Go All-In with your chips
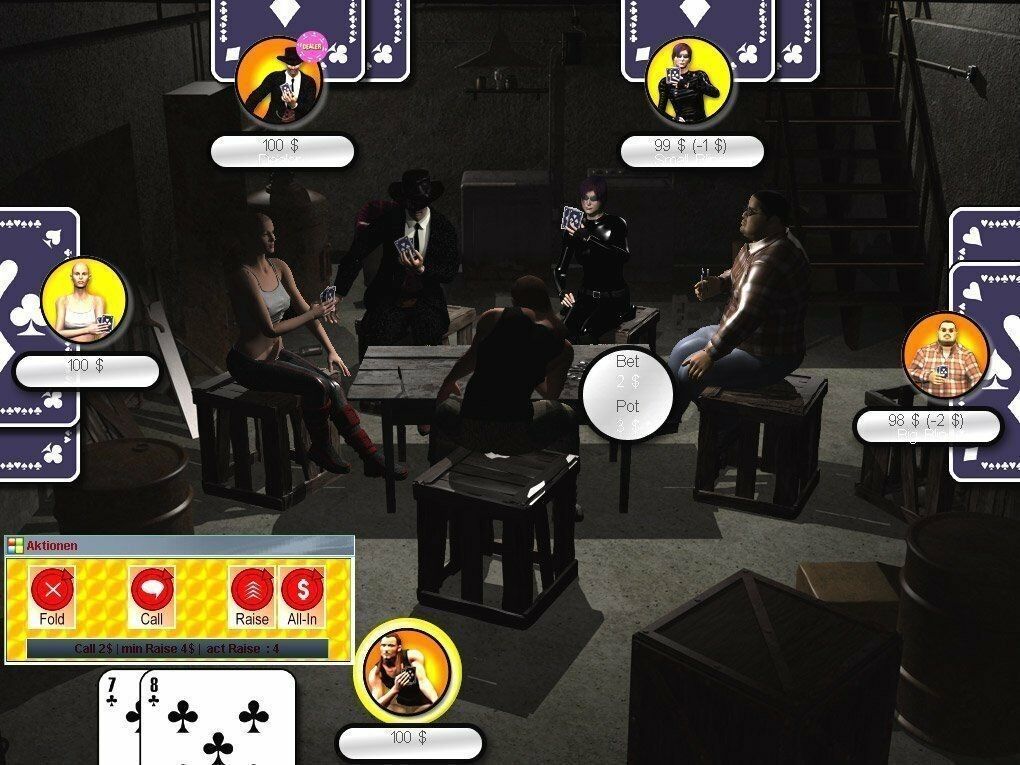This screenshot has height=765, width=1020. pyautogui.click(x=302, y=592)
